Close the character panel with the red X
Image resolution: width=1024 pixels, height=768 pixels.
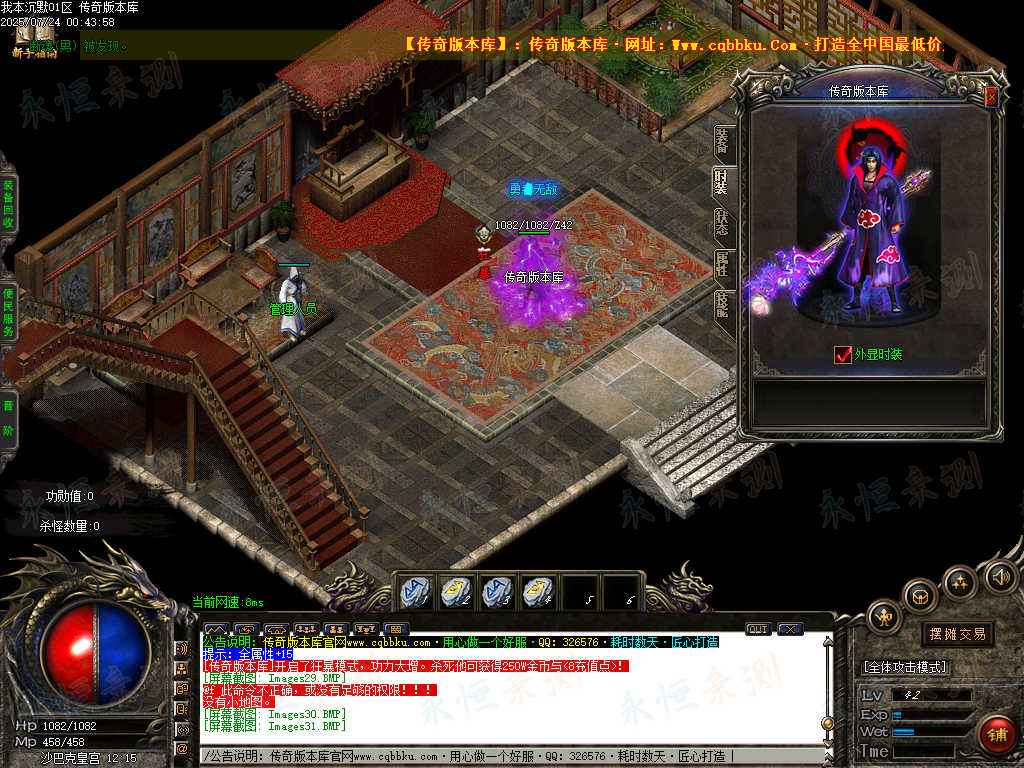[x=991, y=97]
